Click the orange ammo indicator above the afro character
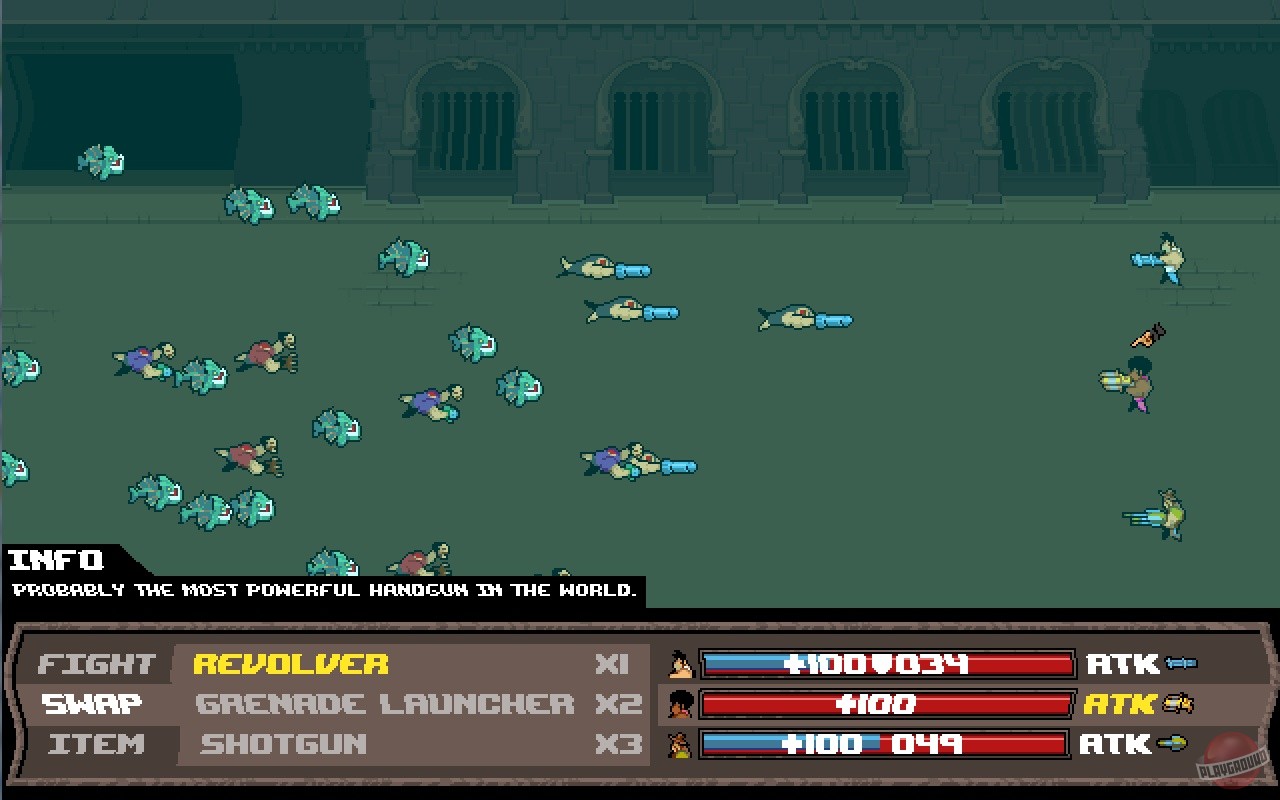Image resolution: width=1280 pixels, height=800 pixels. pos(1148,335)
